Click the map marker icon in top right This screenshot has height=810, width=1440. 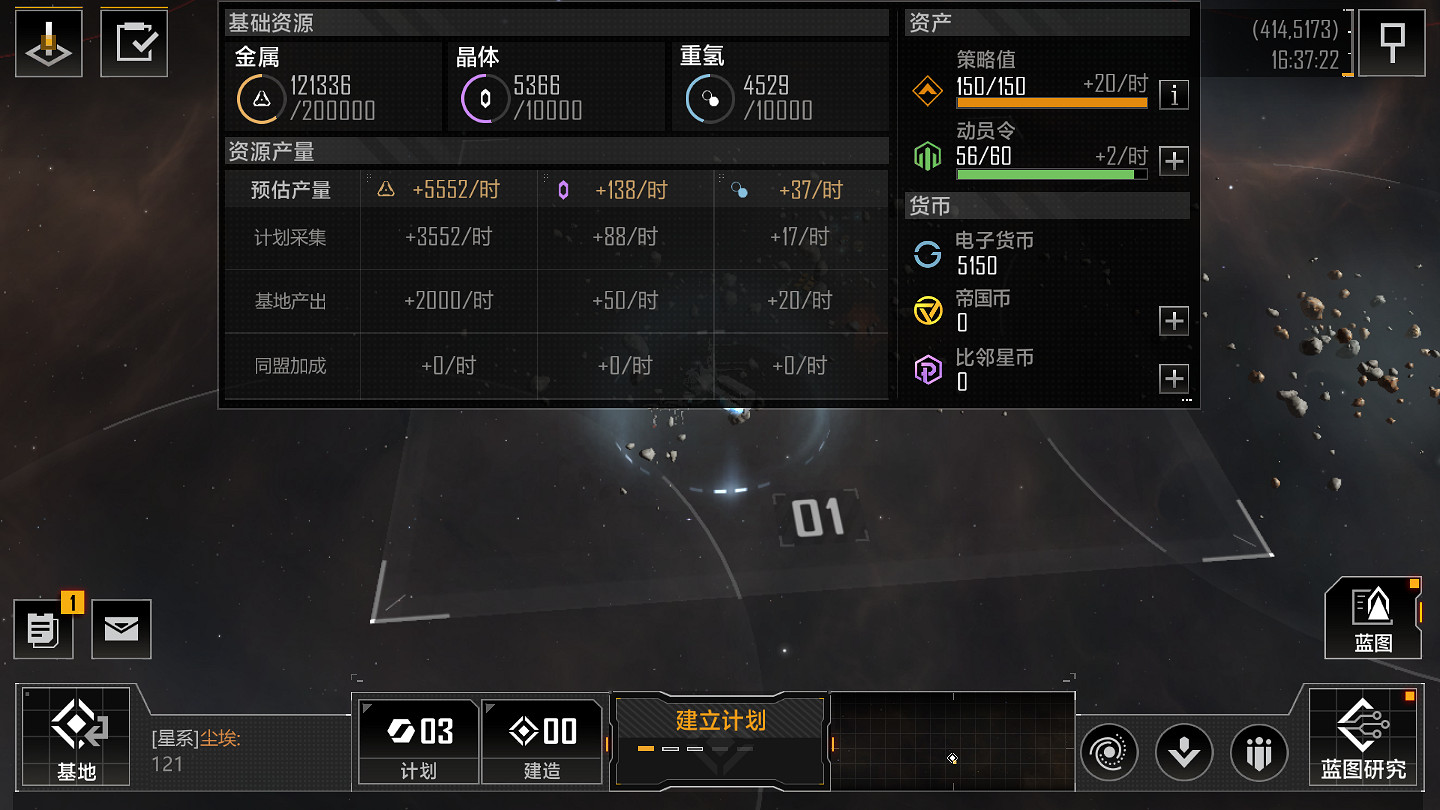click(1391, 42)
